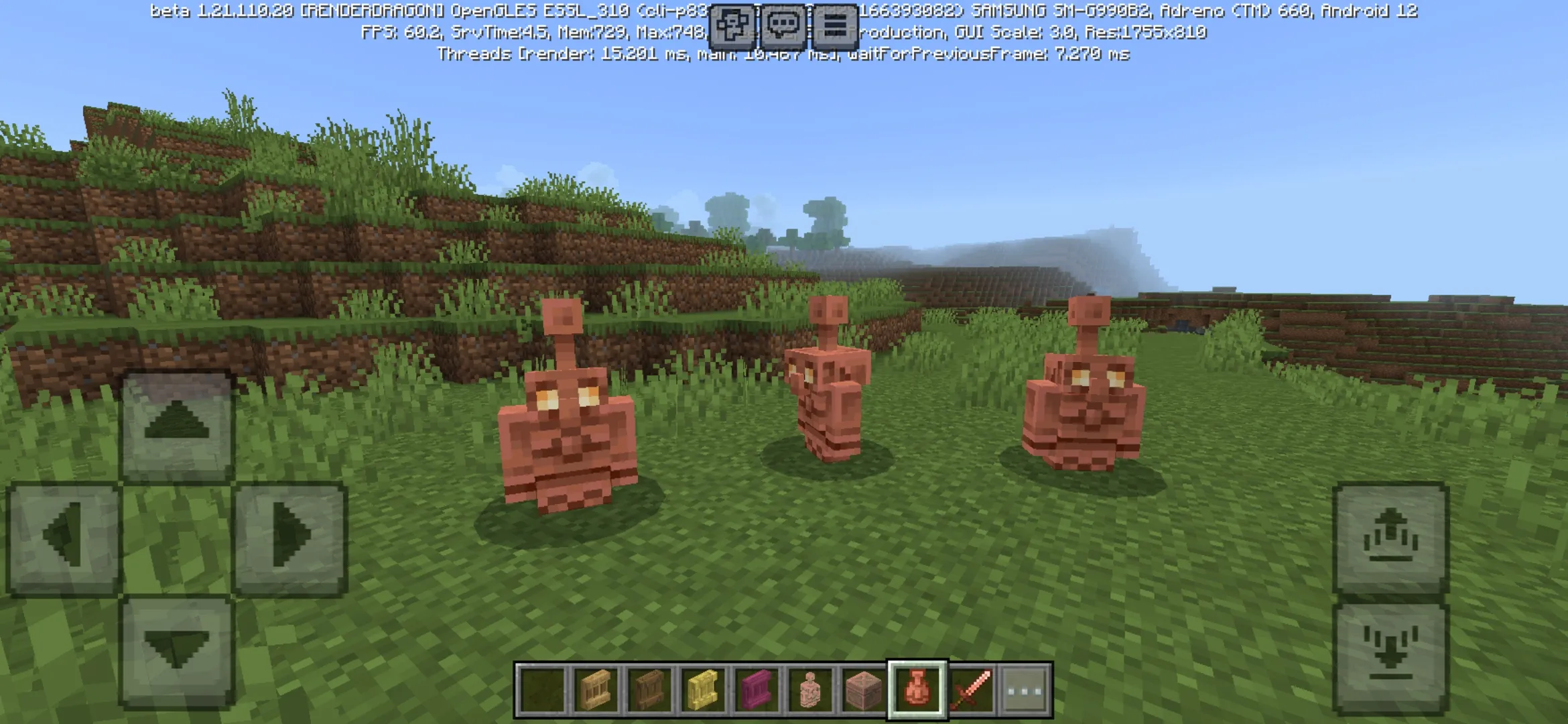
Task: Select the copper golem statue slot
Action: point(810,690)
